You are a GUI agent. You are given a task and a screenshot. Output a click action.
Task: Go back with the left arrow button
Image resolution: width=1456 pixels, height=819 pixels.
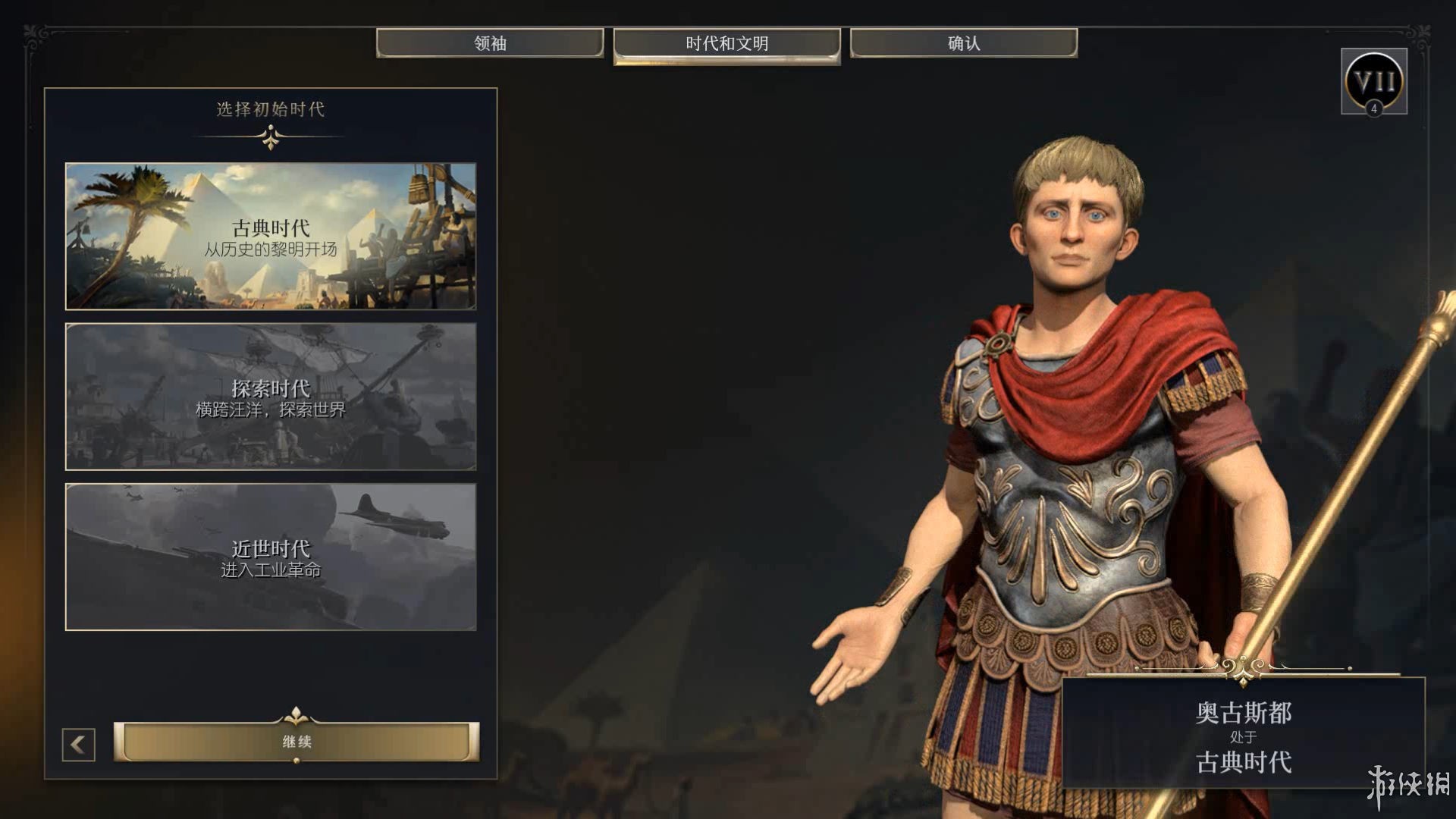(x=79, y=745)
